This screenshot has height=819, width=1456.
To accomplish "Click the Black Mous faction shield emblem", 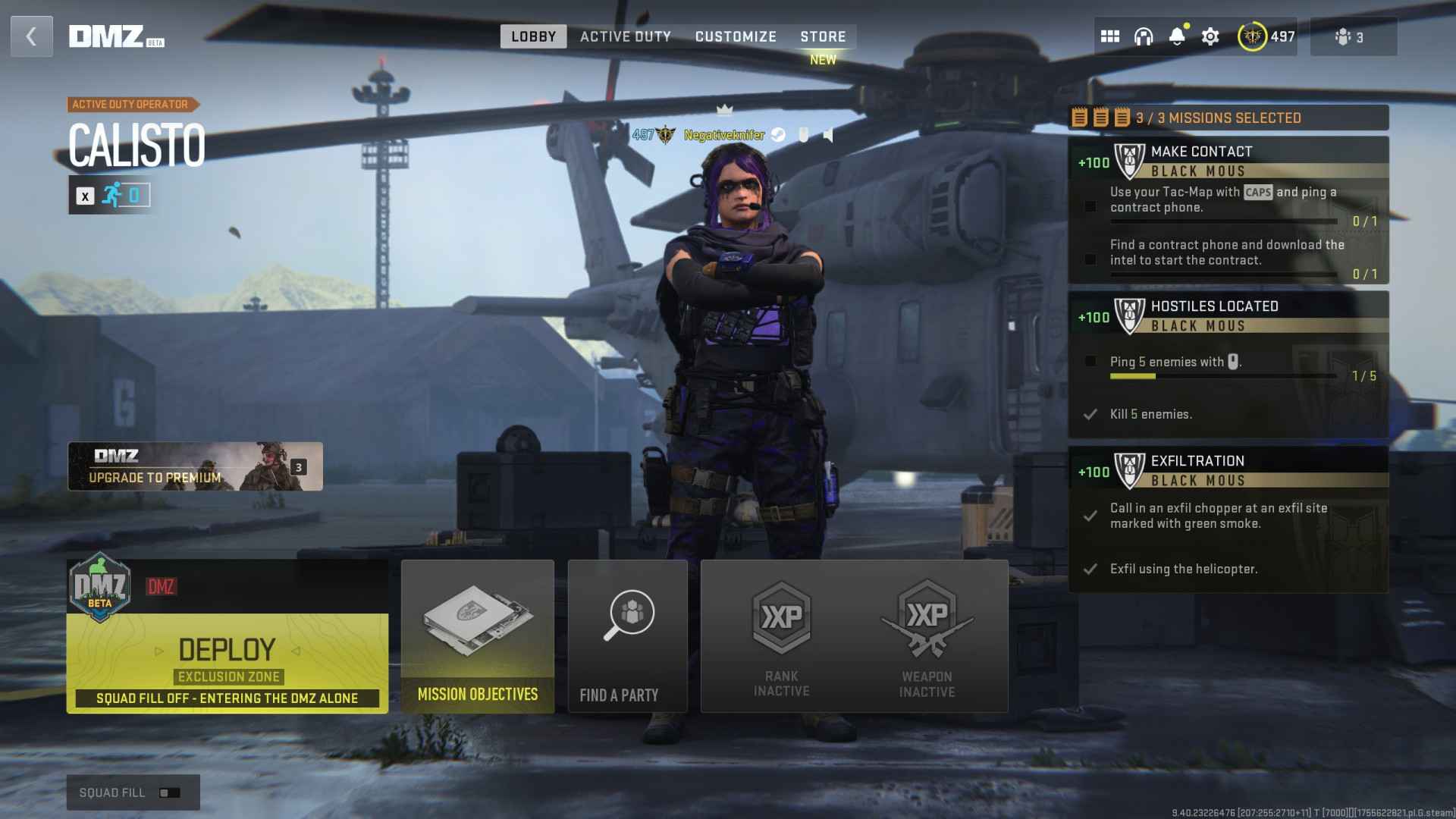I will point(1129,160).
